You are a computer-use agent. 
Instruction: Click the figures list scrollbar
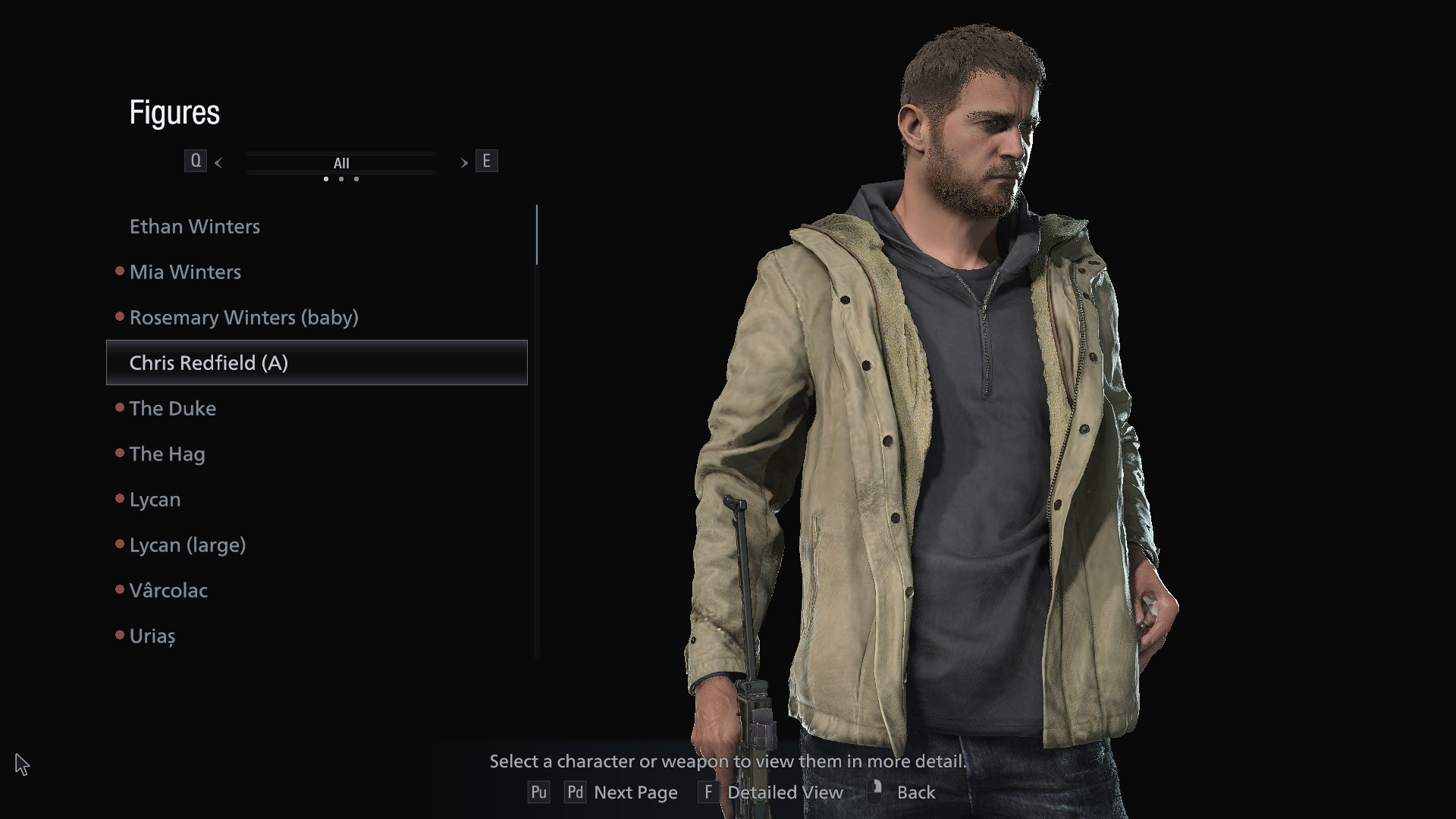[x=537, y=235]
